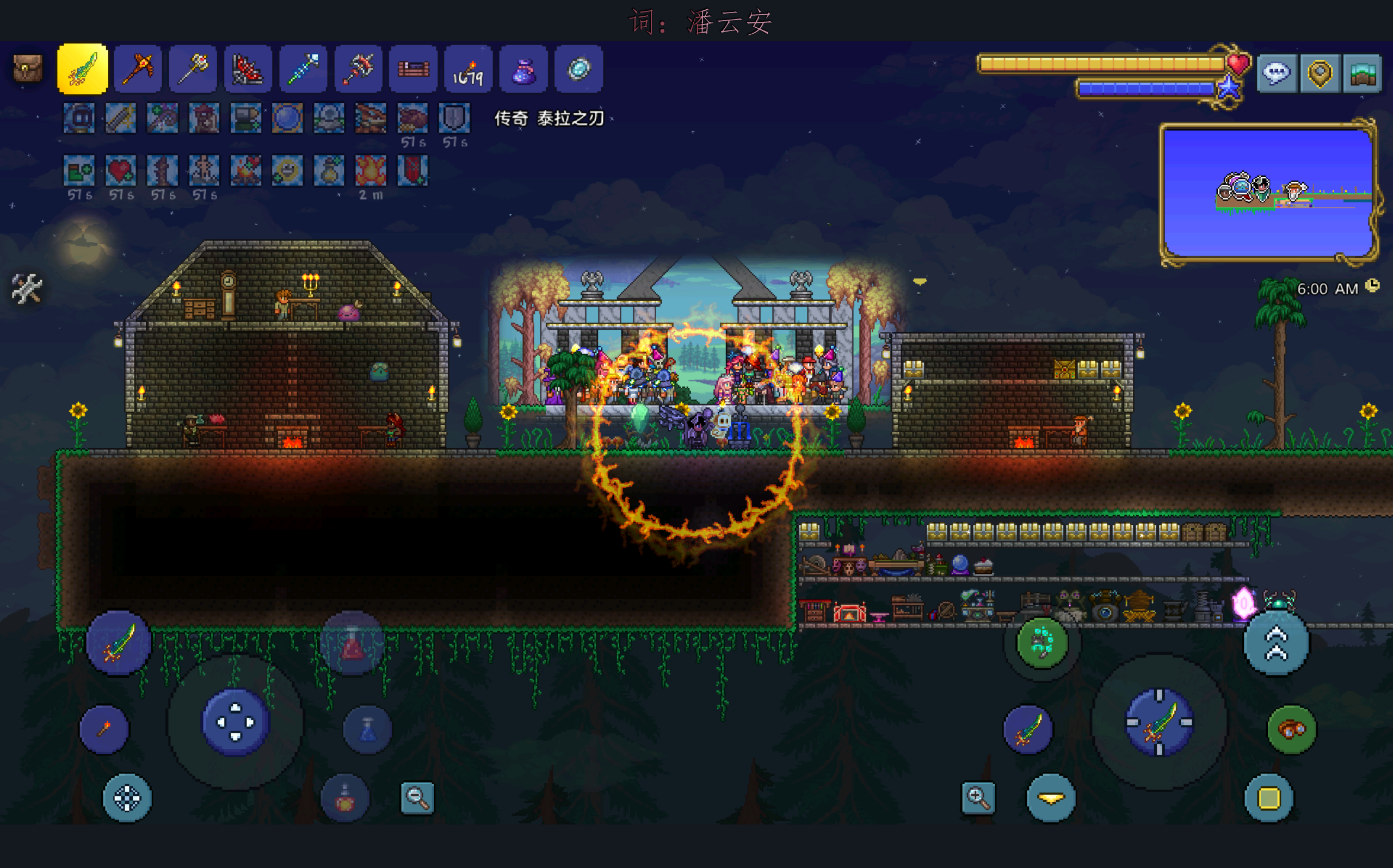Open settings with the crossed tools icon
1393x868 pixels.
point(27,288)
